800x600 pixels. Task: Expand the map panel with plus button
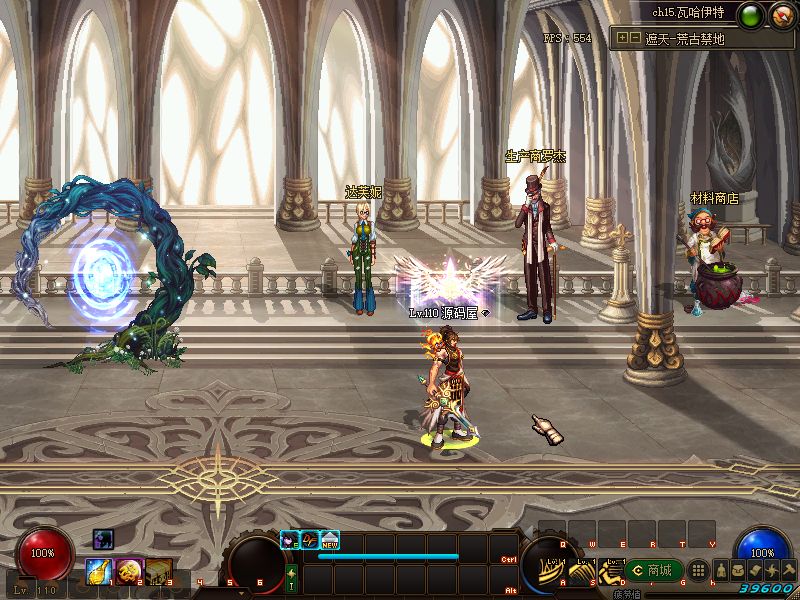[x=623, y=39]
